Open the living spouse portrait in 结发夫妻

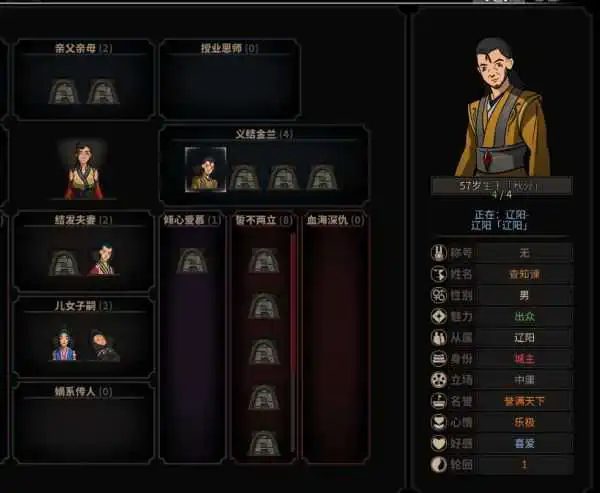[x=101, y=261]
